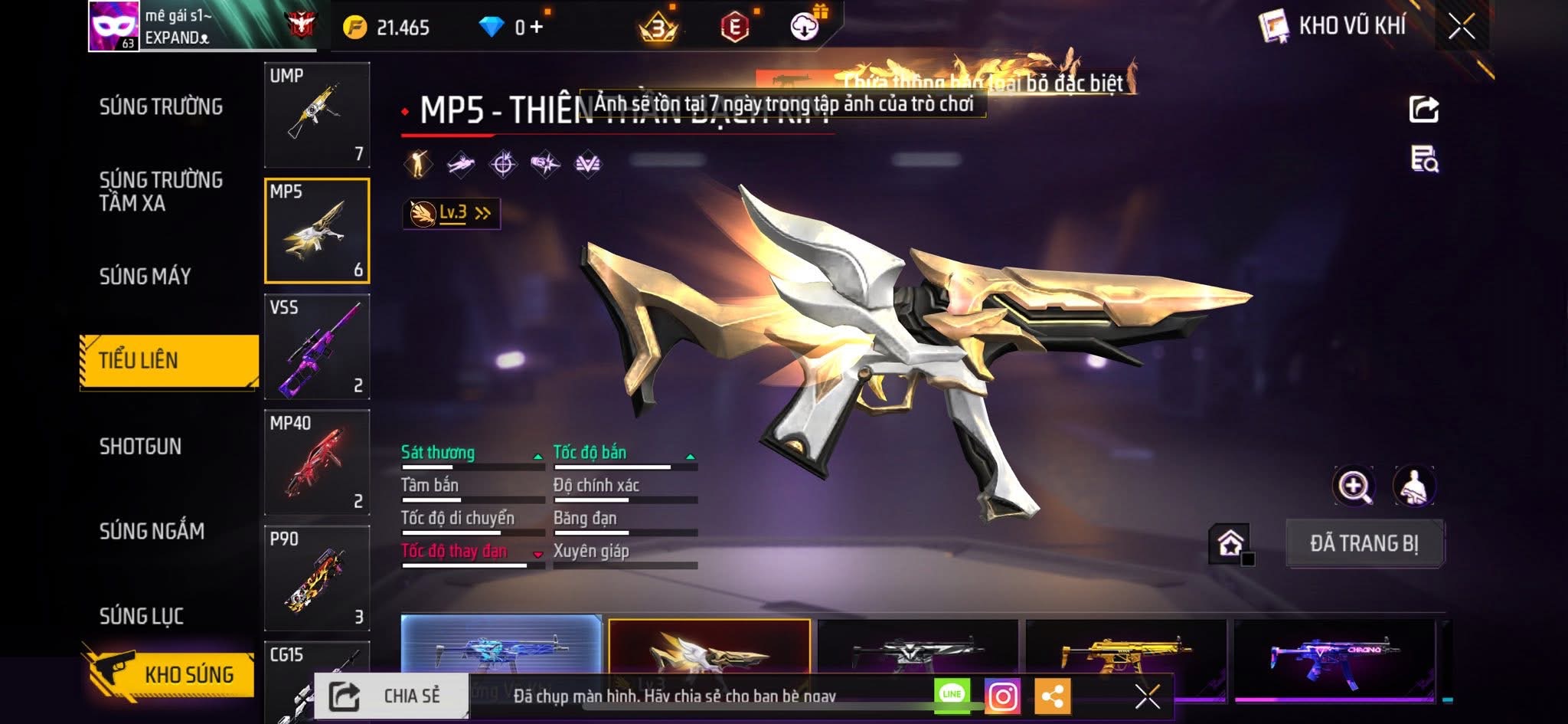
Task: Choose the VSS weapon tile
Action: [x=317, y=347]
